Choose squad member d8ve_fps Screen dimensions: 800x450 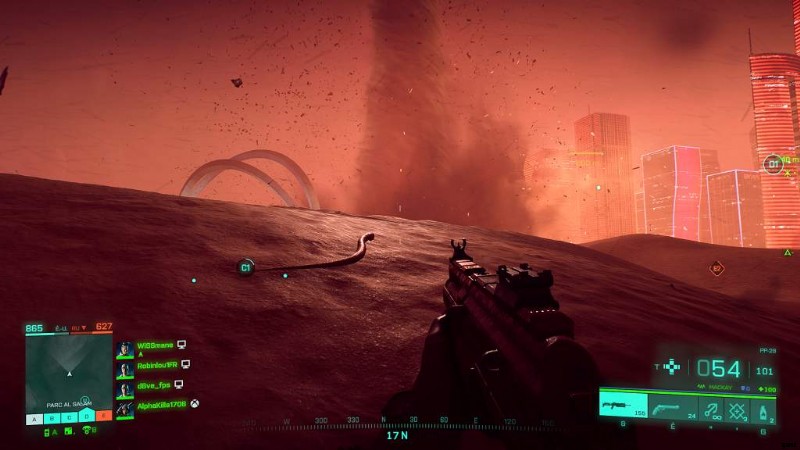point(152,386)
